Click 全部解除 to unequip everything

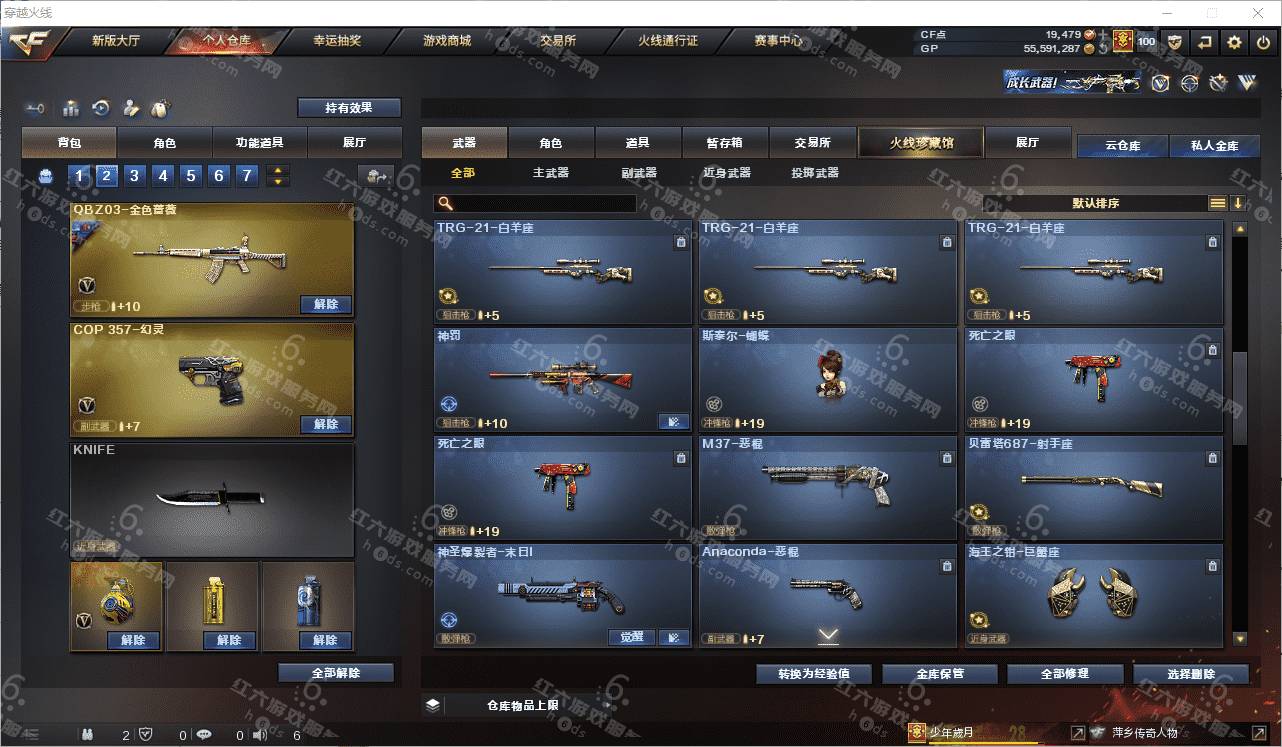coord(335,673)
